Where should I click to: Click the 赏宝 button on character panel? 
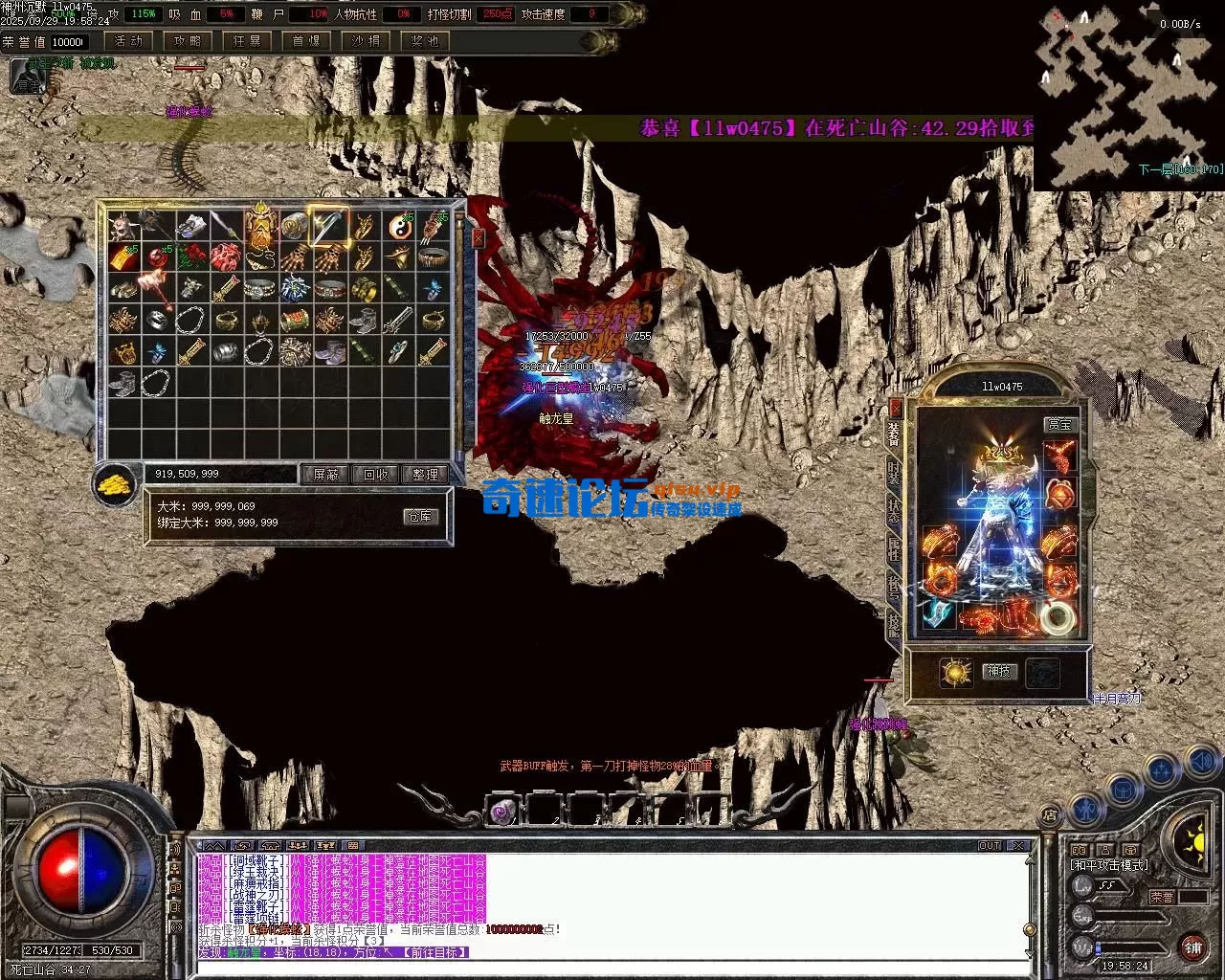pos(1059,424)
